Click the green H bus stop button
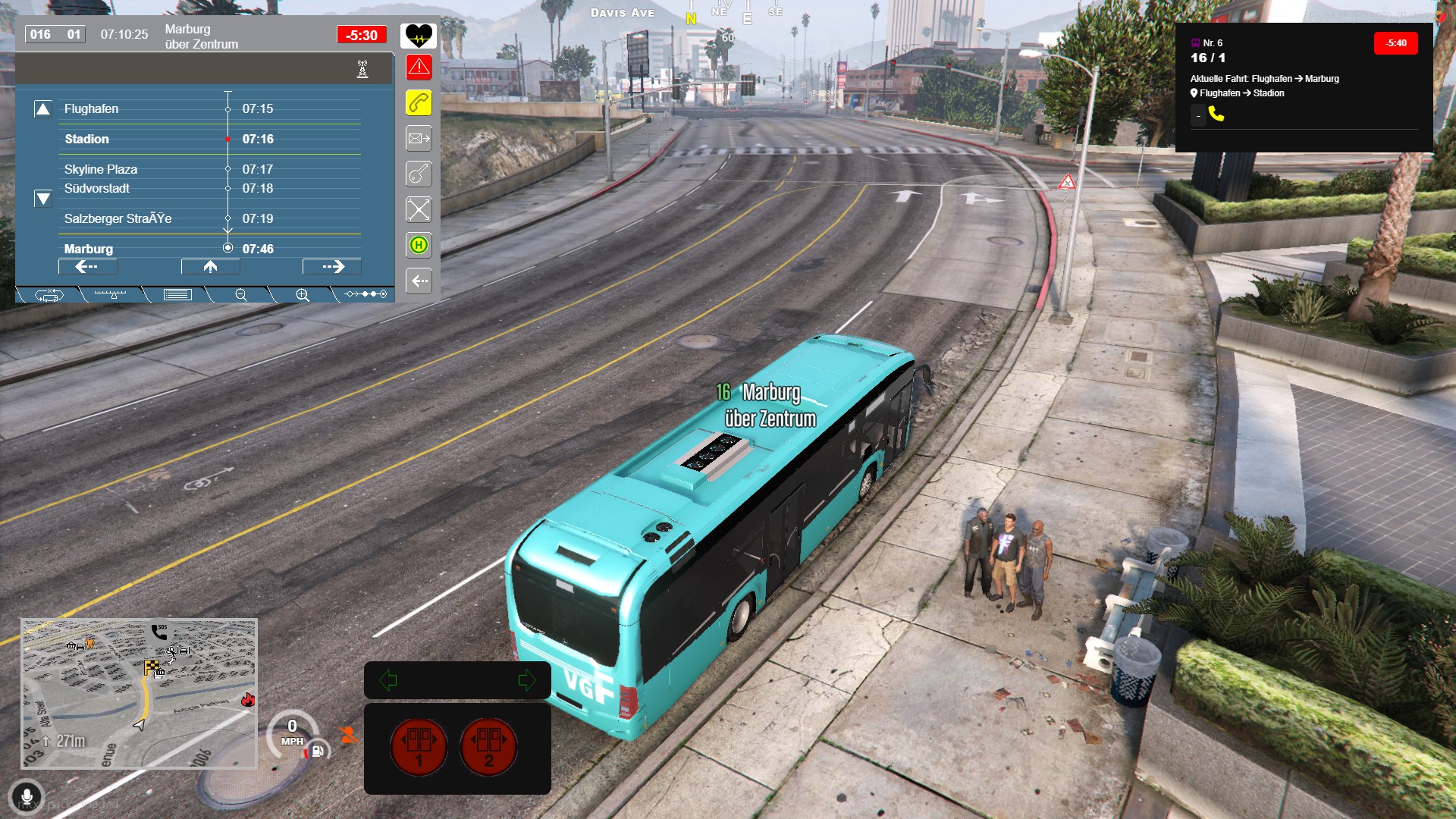 (x=419, y=245)
